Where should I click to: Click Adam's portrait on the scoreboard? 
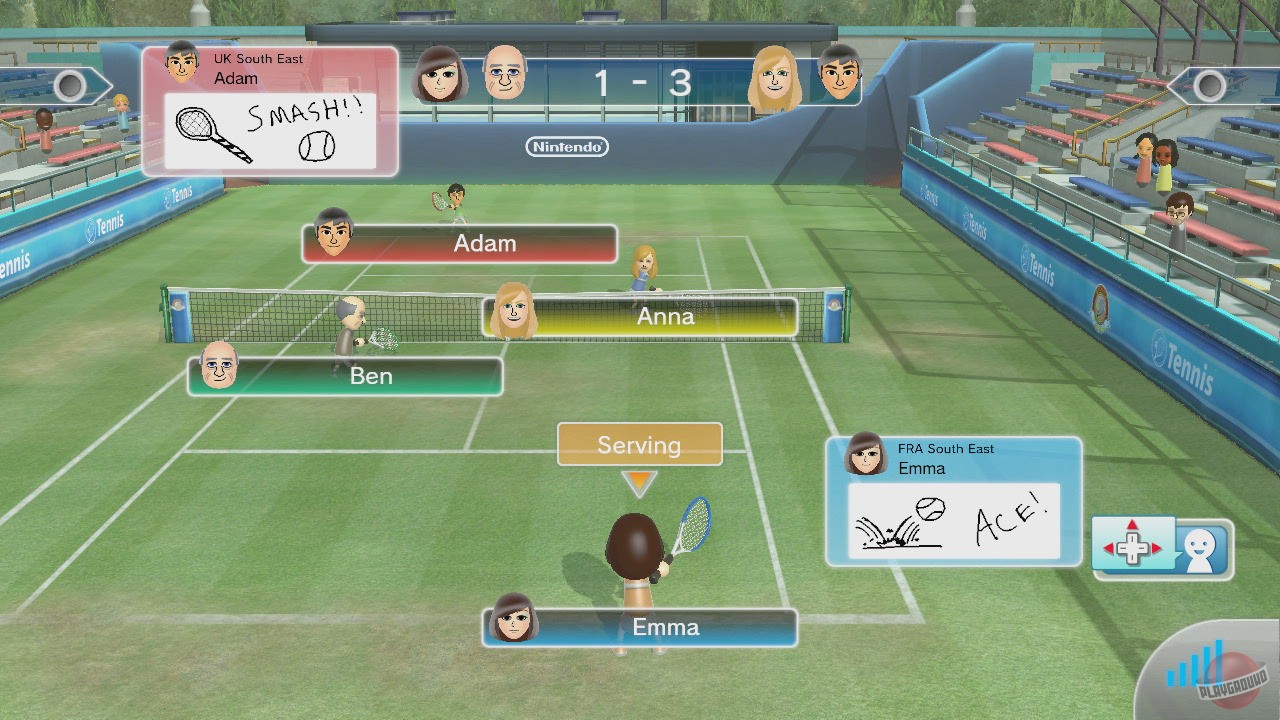(x=838, y=76)
